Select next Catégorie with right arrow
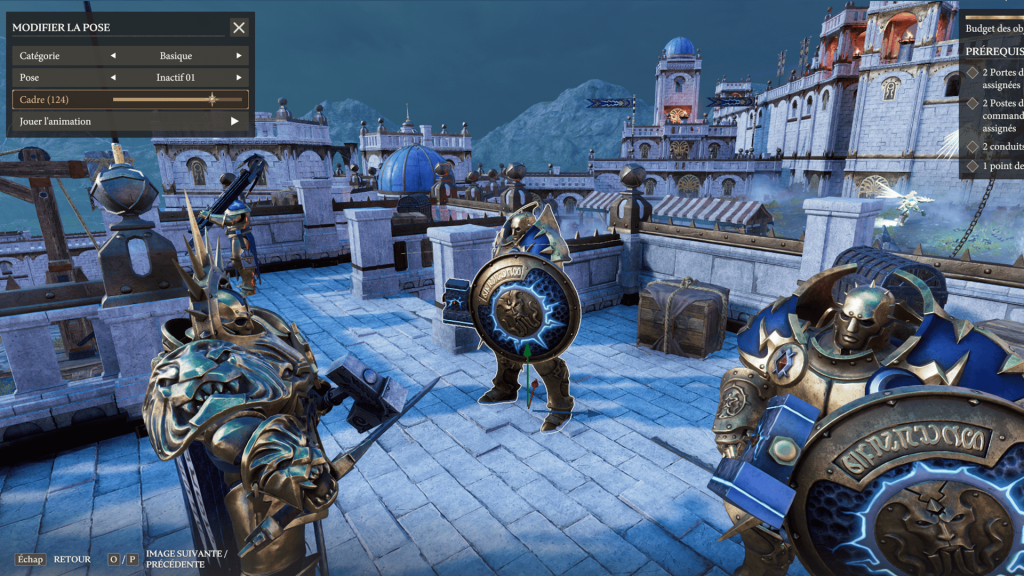The width and height of the screenshot is (1024, 576). coord(239,56)
